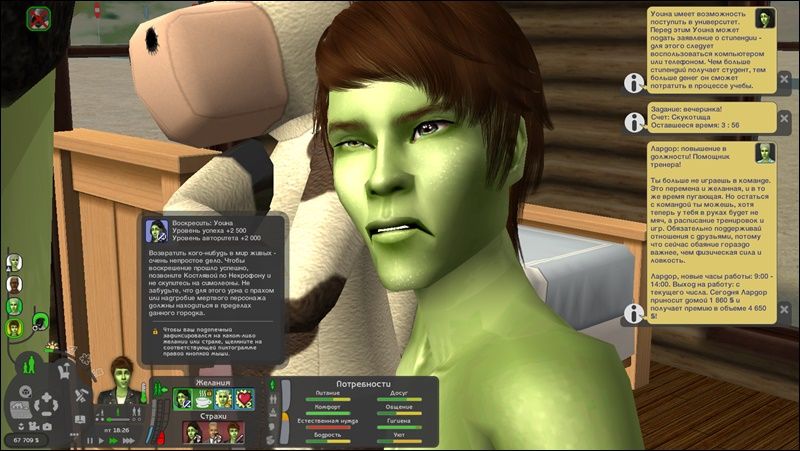Switch to the top household Sim portrait

click(x=14, y=262)
